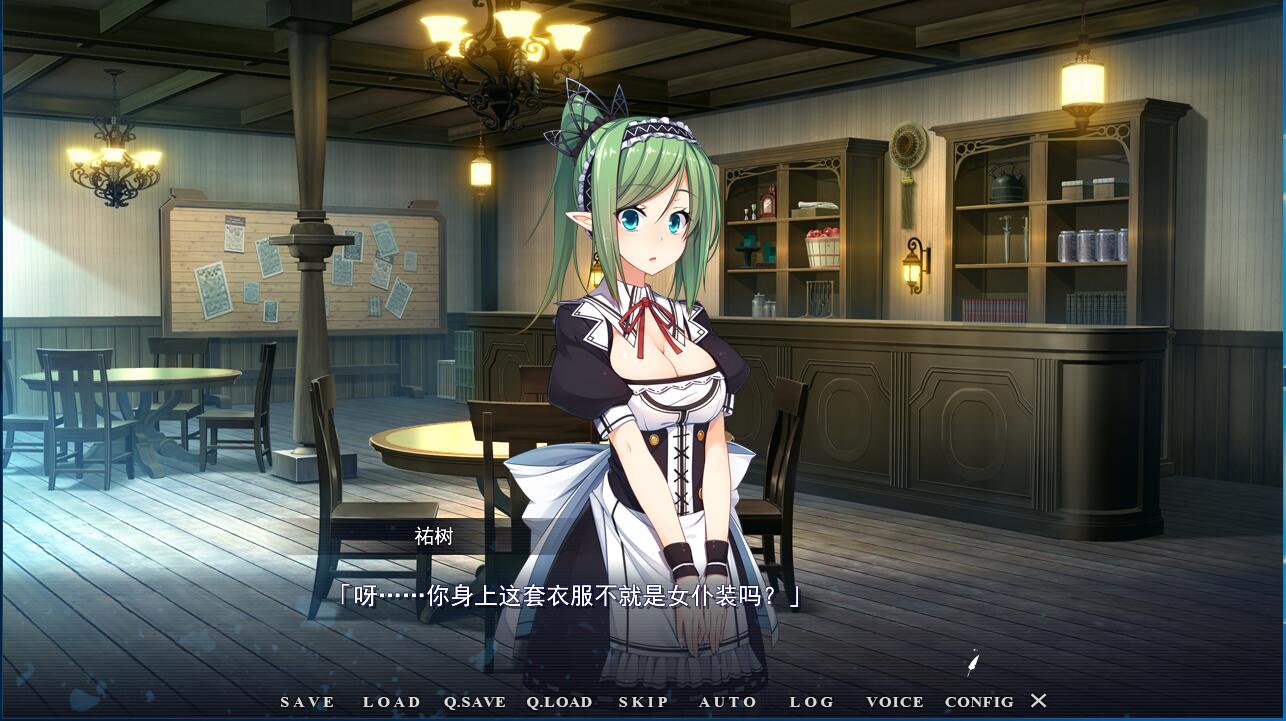Open the dialogue LOG
Image resolution: width=1286 pixels, height=721 pixels.
[x=812, y=702]
